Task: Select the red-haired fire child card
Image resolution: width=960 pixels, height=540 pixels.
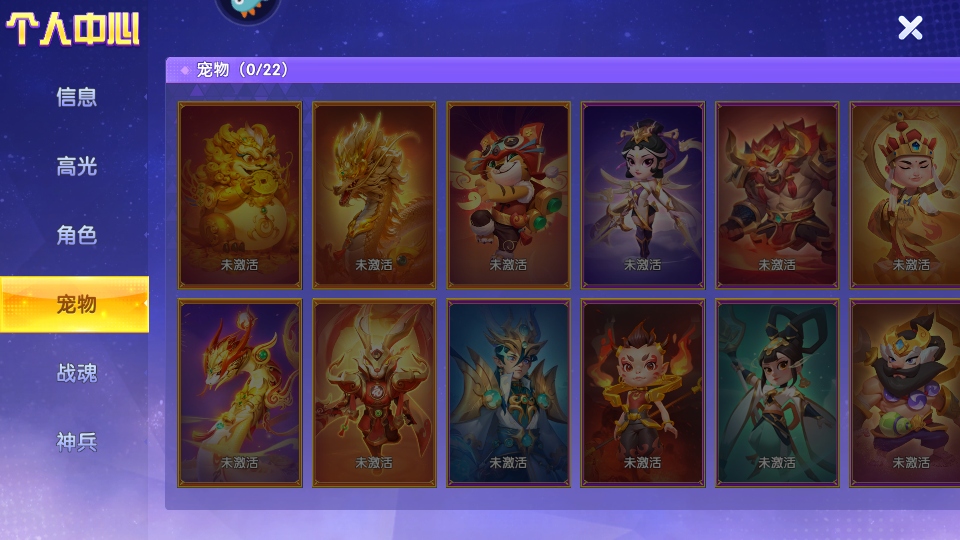Action: pos(643,393)
